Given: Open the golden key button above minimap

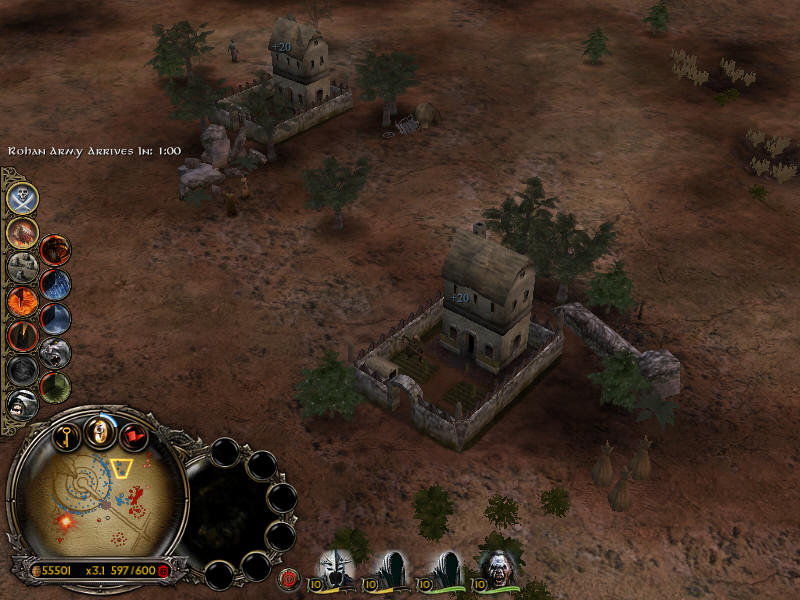Looking at the screenshot, I should tap(66, 437).
